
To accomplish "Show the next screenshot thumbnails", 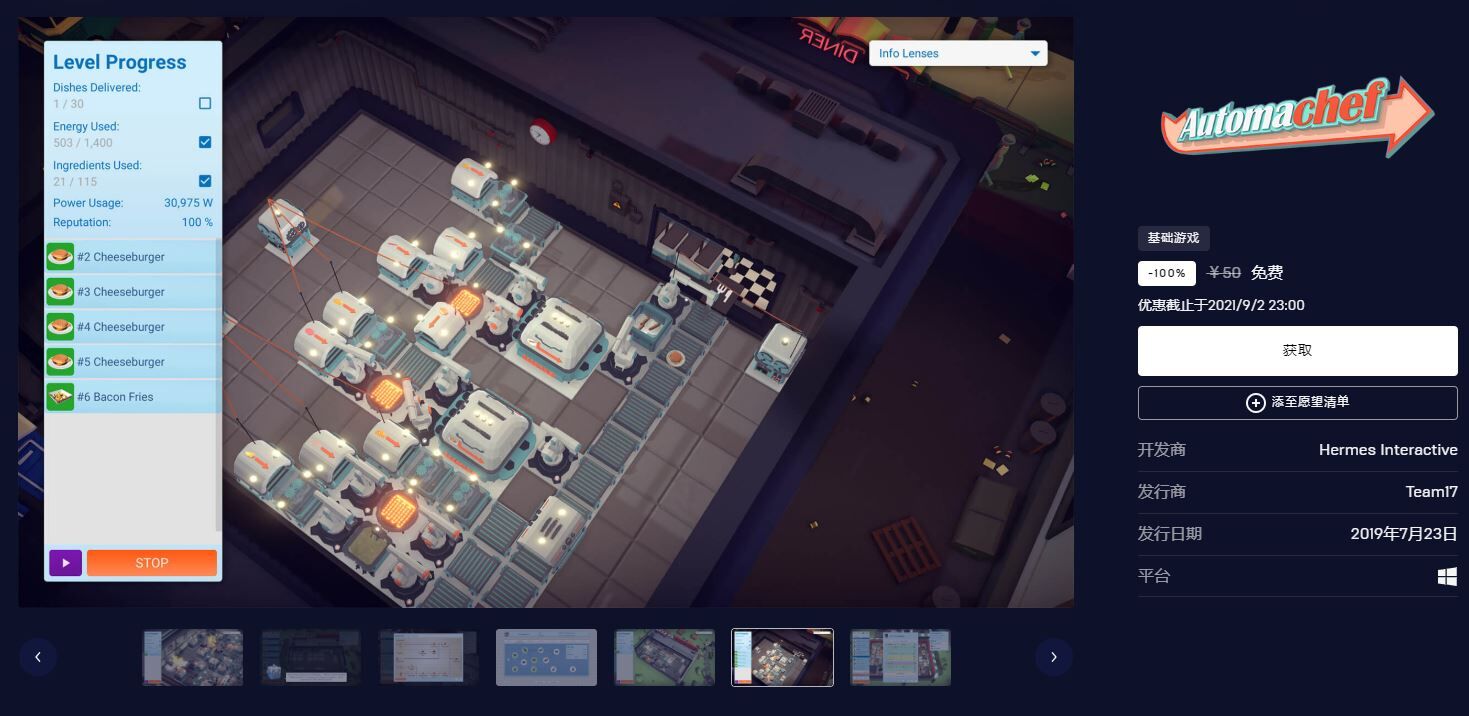I will [x=1053, y=657].
